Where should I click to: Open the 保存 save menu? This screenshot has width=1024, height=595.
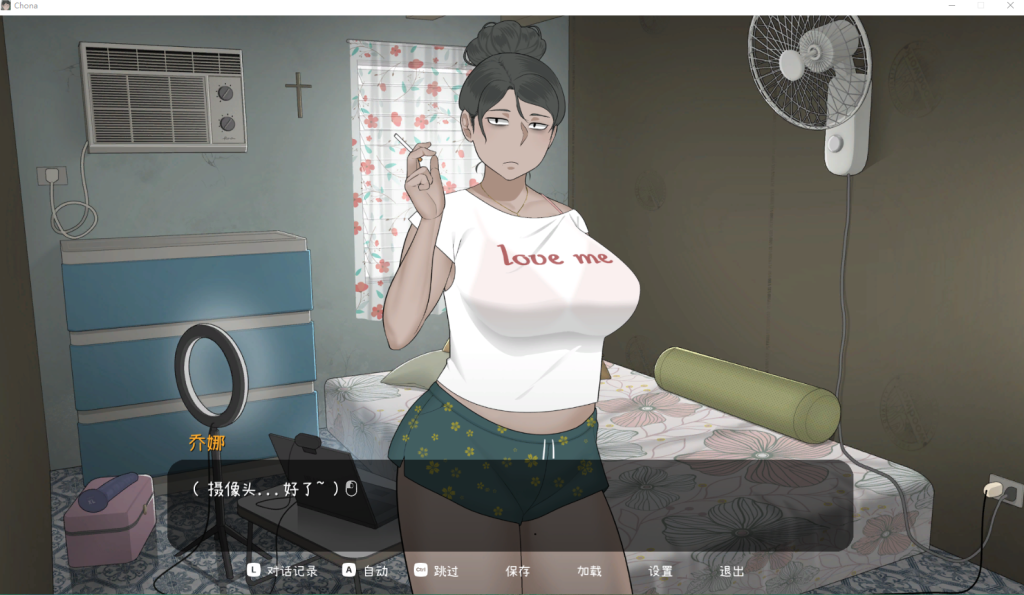tap(518, 571)
